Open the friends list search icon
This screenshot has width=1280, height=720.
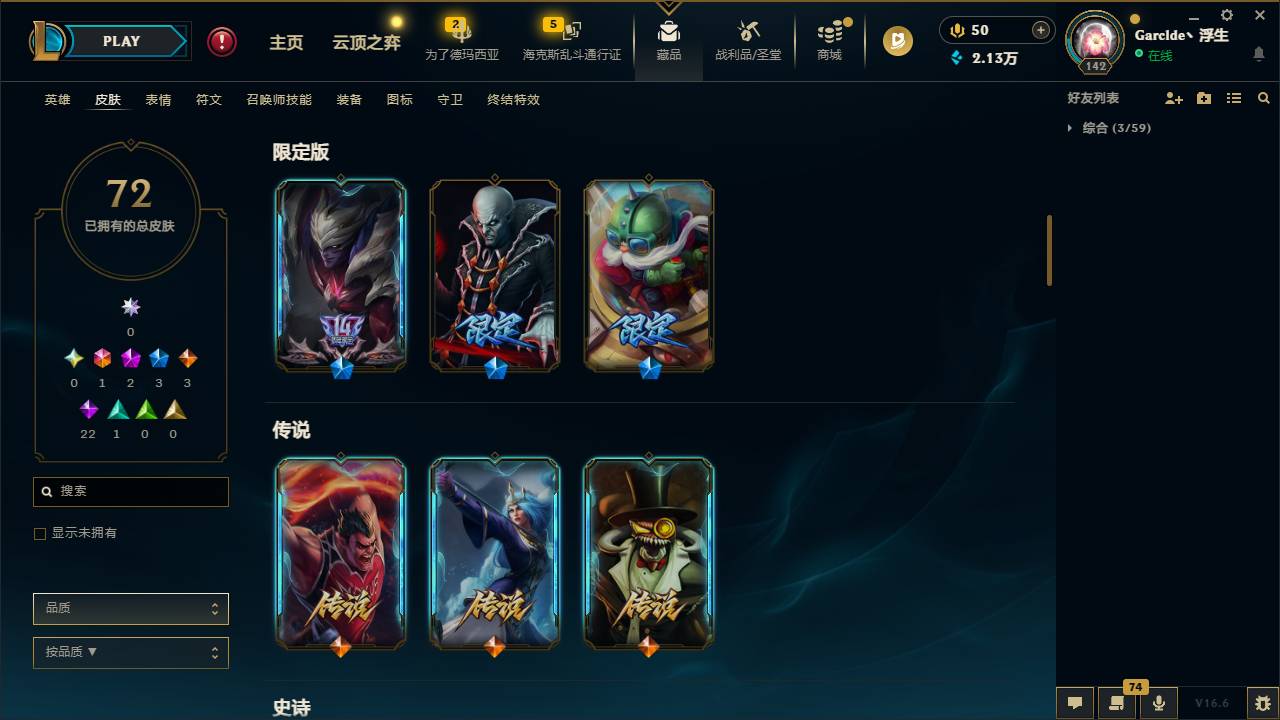1264,98
